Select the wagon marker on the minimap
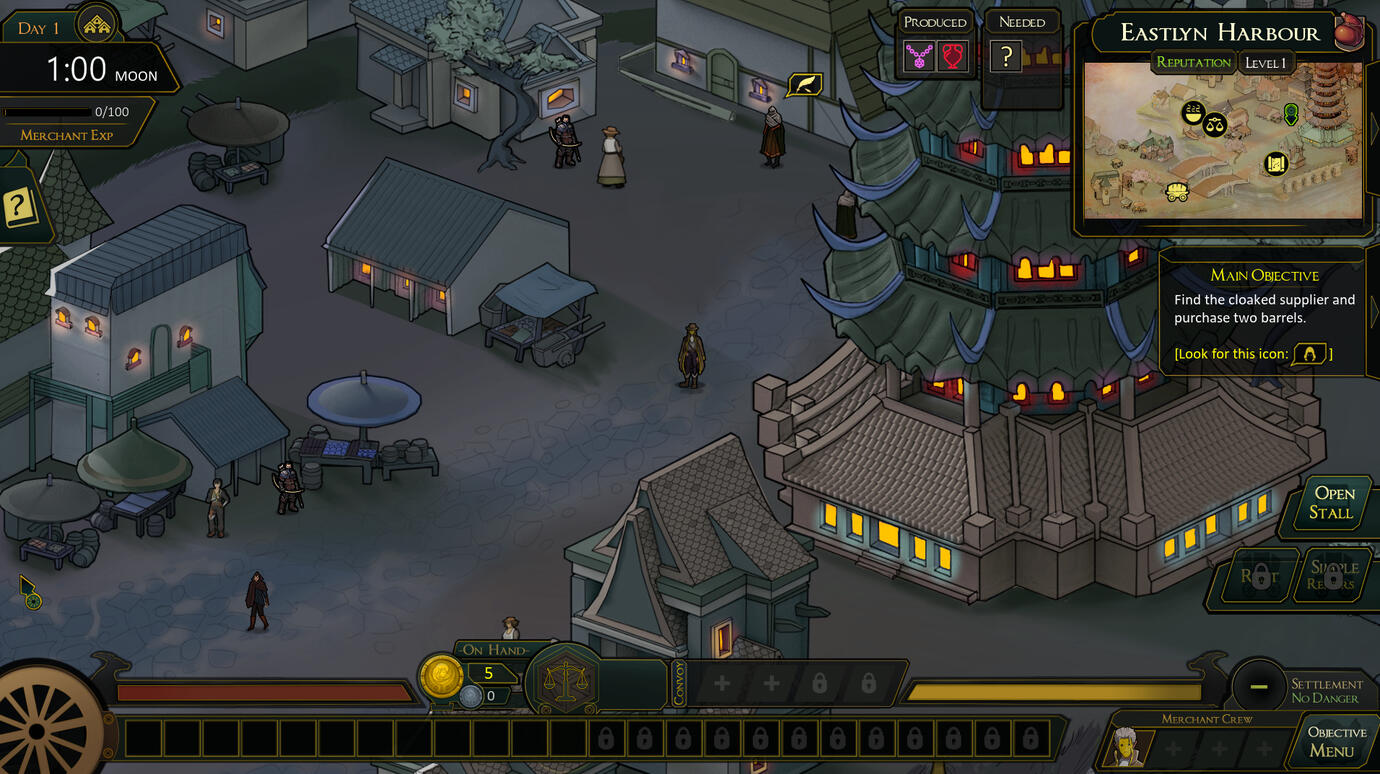1380x774 pixels. pos(1177,191)
